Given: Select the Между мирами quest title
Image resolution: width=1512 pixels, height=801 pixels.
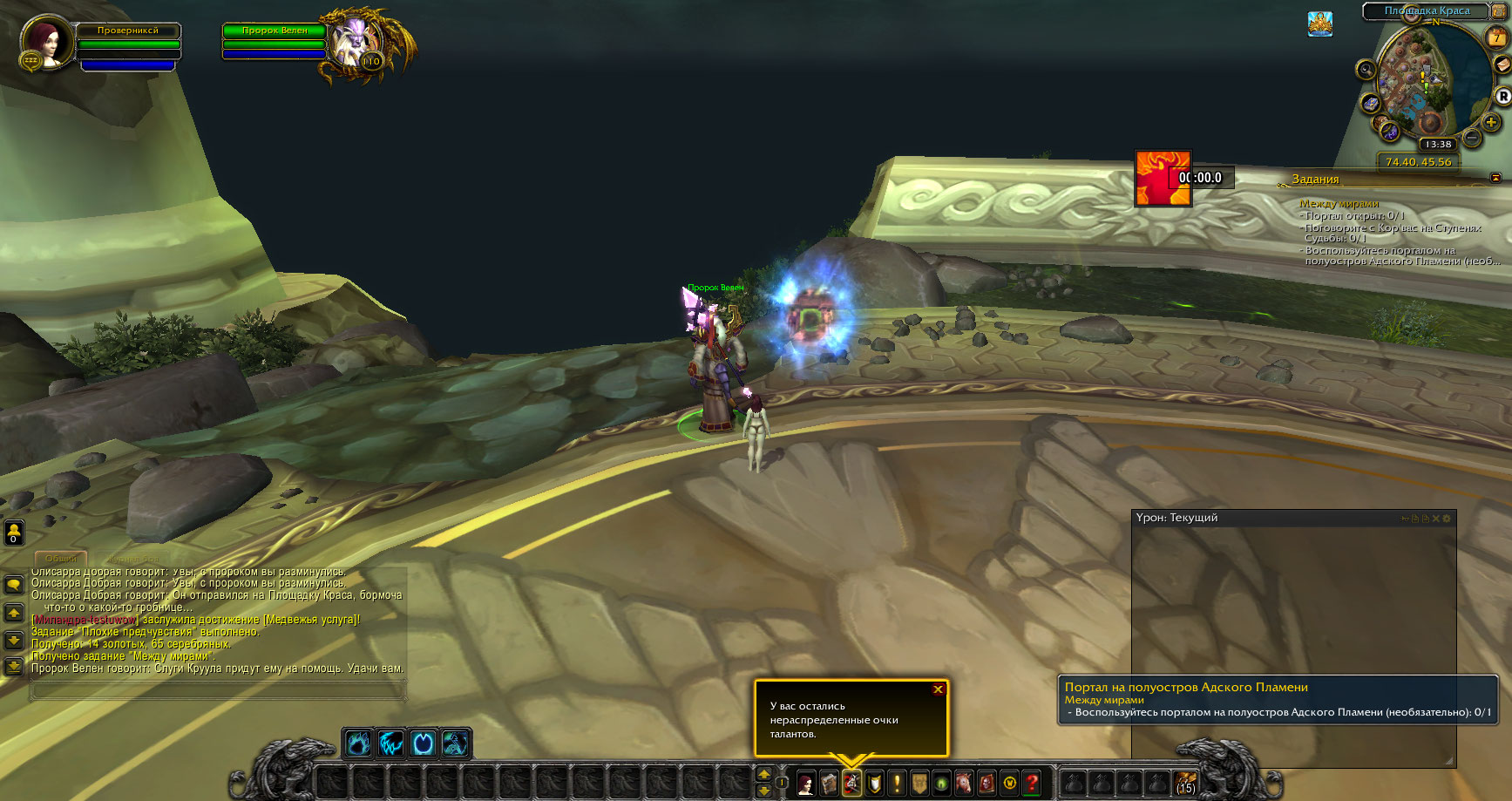Looking at the screenshot, I should (x=1339, y=204).
